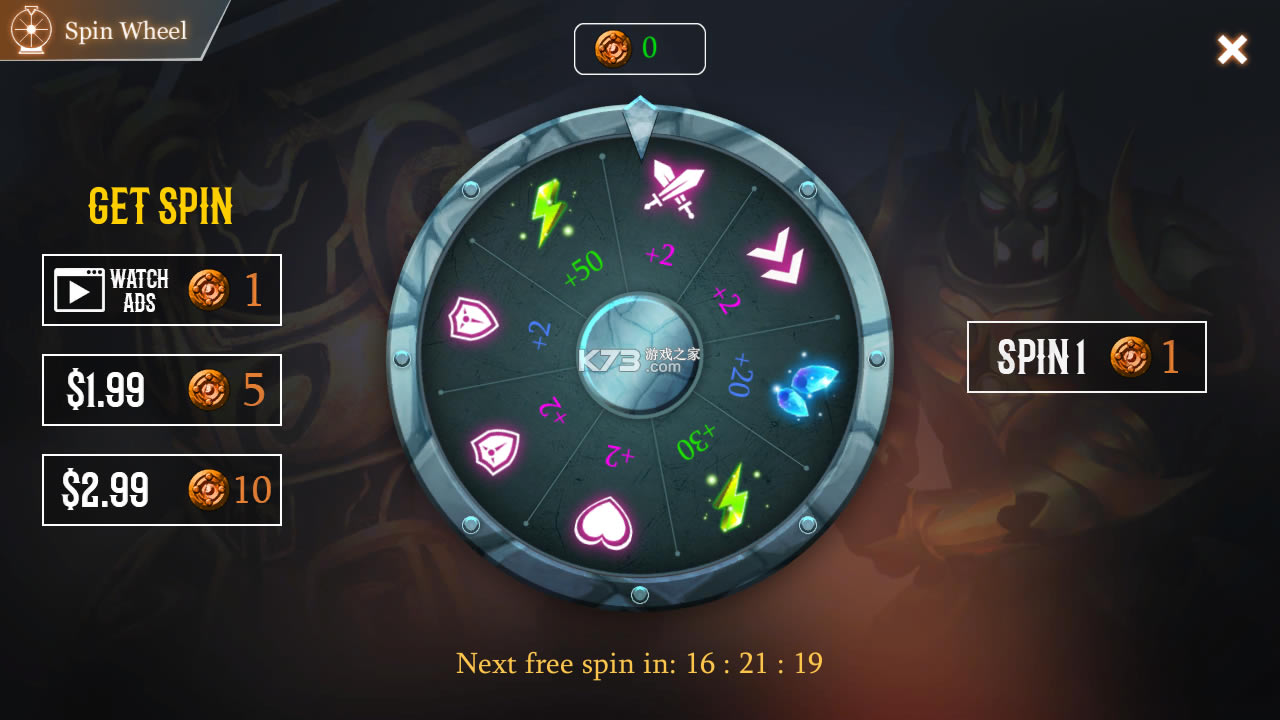Buy 5 spins for $1.99
The height and width of the screenshot is (720, 1280).
pos(162,390)
